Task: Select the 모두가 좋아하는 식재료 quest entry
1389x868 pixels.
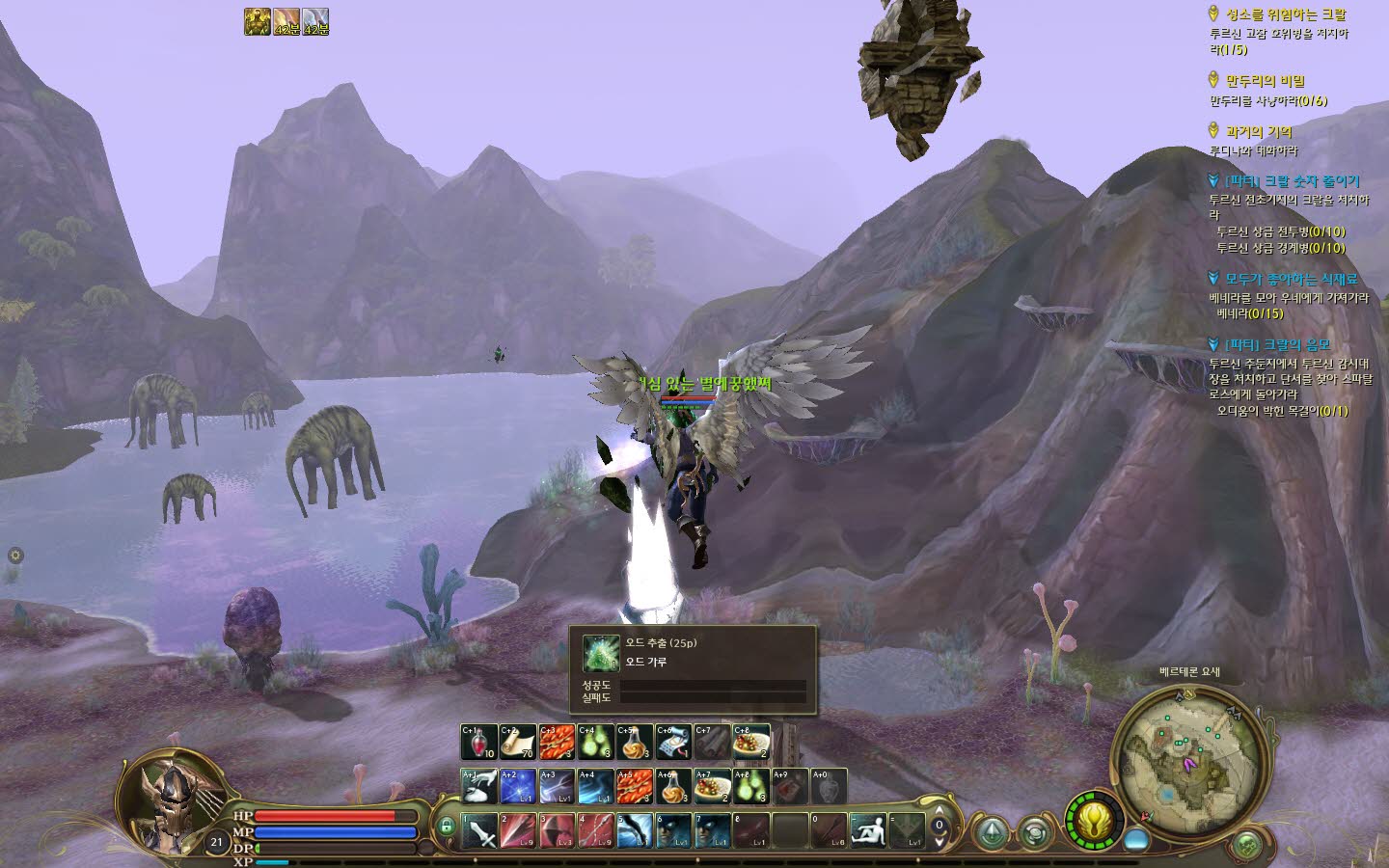Action: (x=1290, y=279)
